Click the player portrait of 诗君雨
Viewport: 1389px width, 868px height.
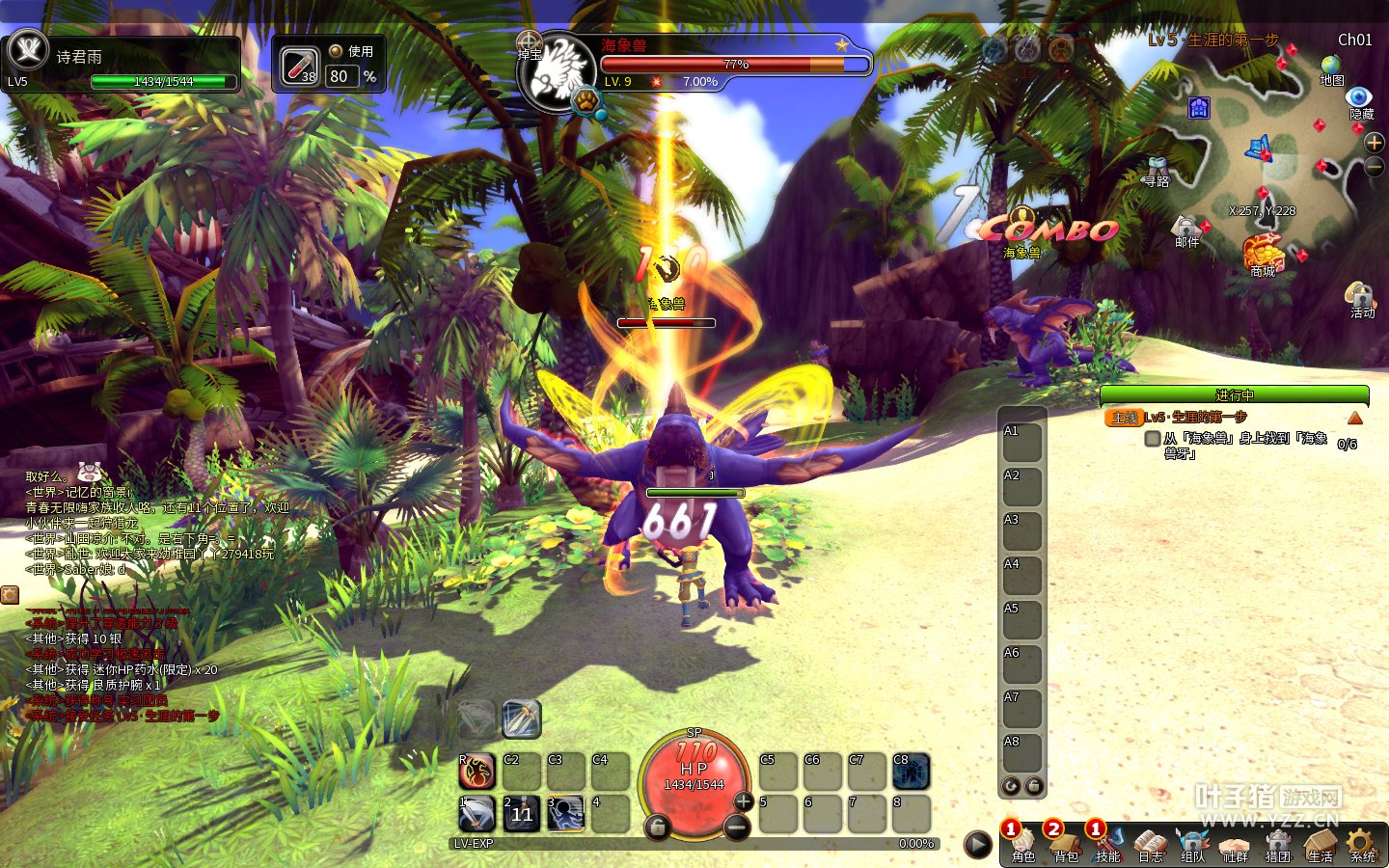27,50
